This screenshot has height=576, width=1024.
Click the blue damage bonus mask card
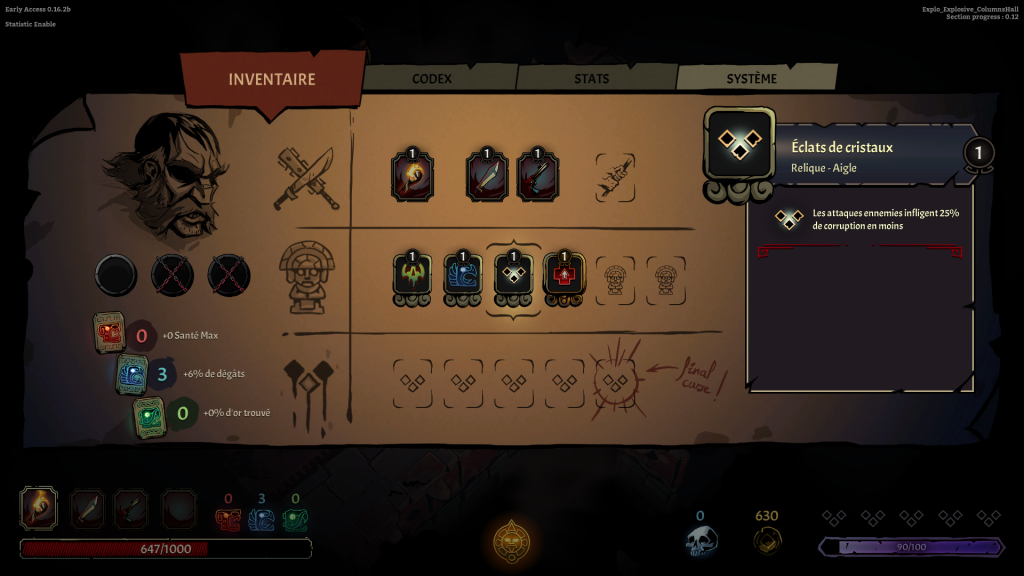[132, 373]
